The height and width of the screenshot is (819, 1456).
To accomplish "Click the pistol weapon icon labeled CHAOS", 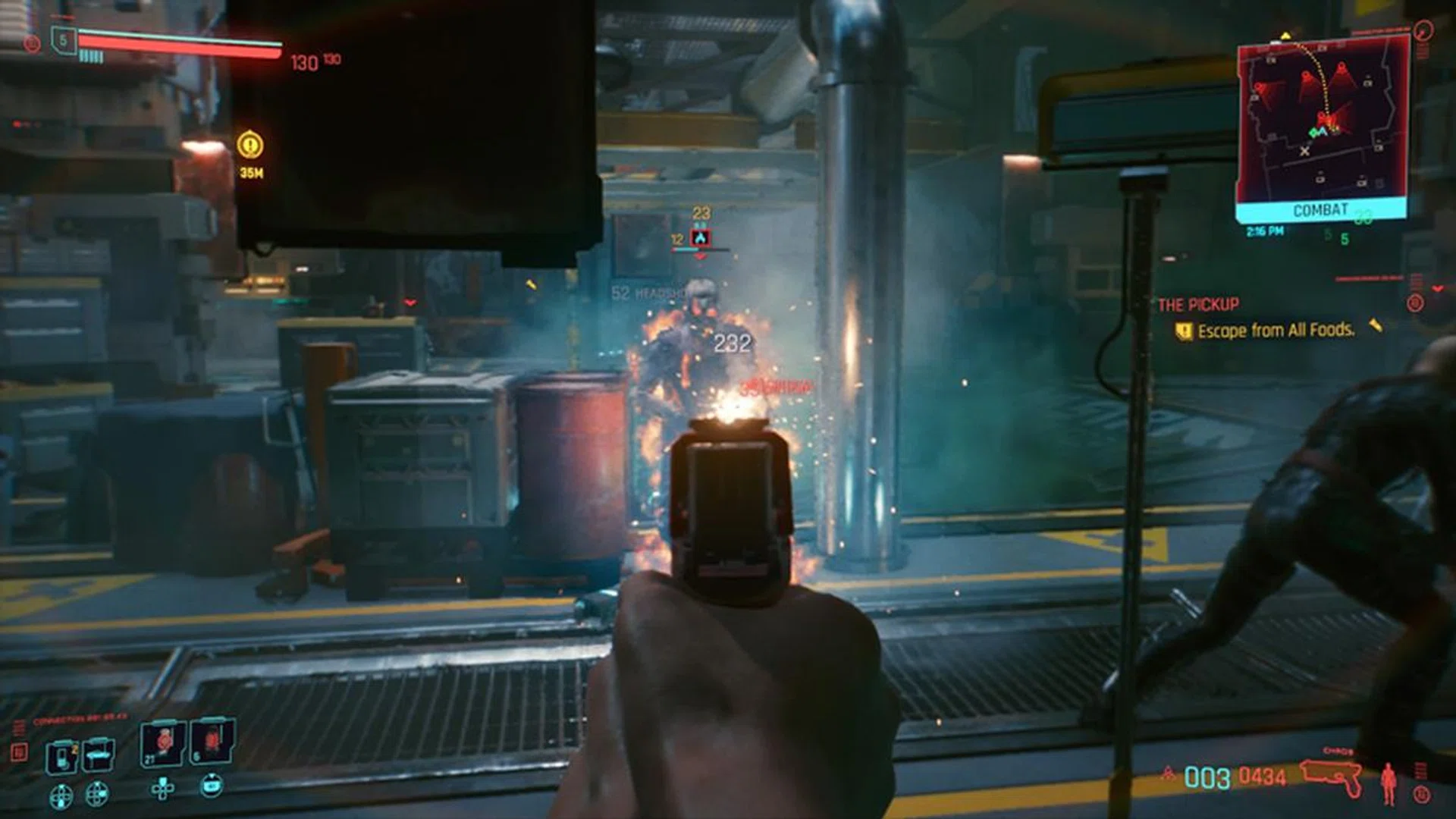I will pyautogui.click(x=1331, y=773).
